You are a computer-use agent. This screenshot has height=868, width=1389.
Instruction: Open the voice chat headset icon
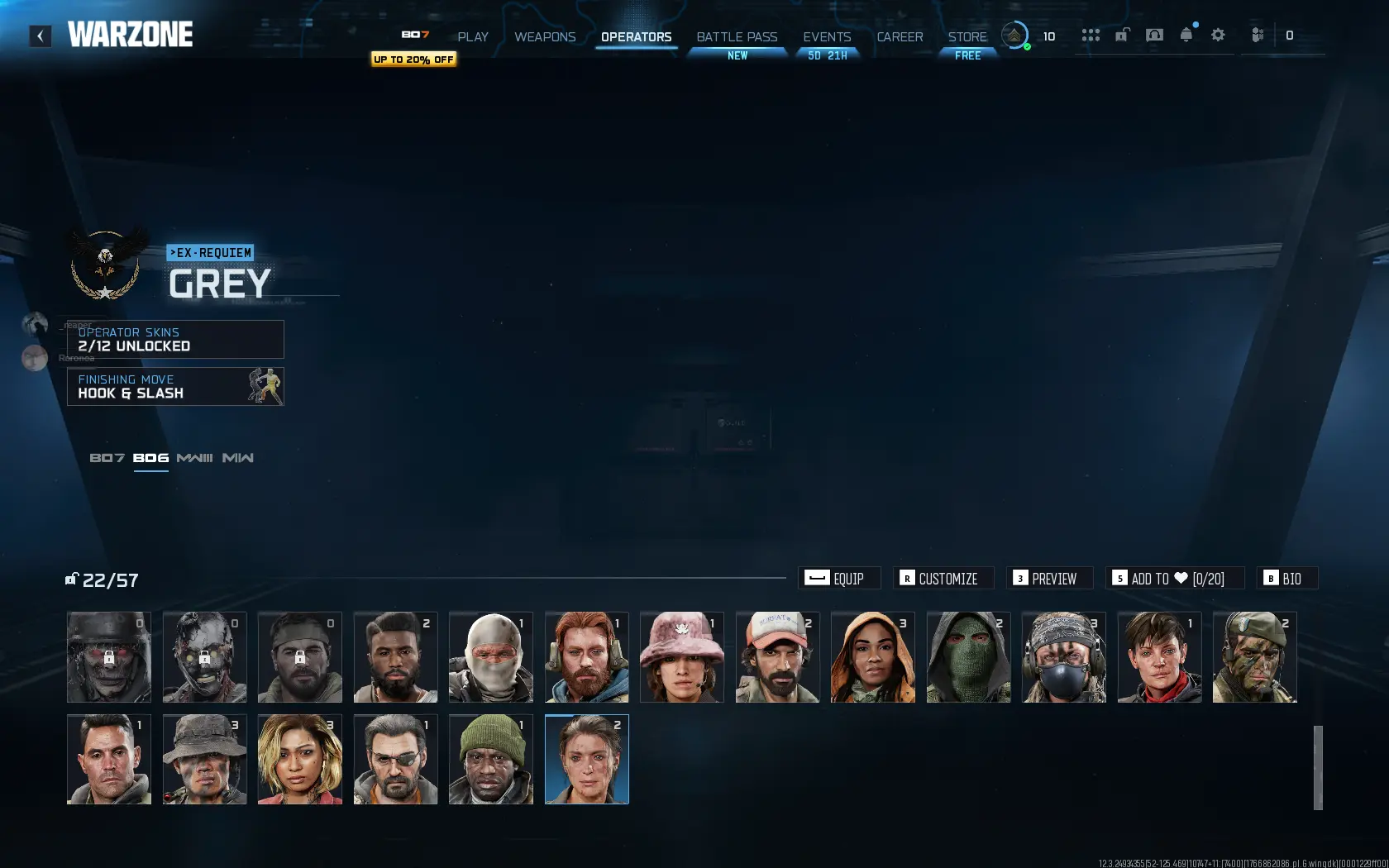(x=1155, y=35)
